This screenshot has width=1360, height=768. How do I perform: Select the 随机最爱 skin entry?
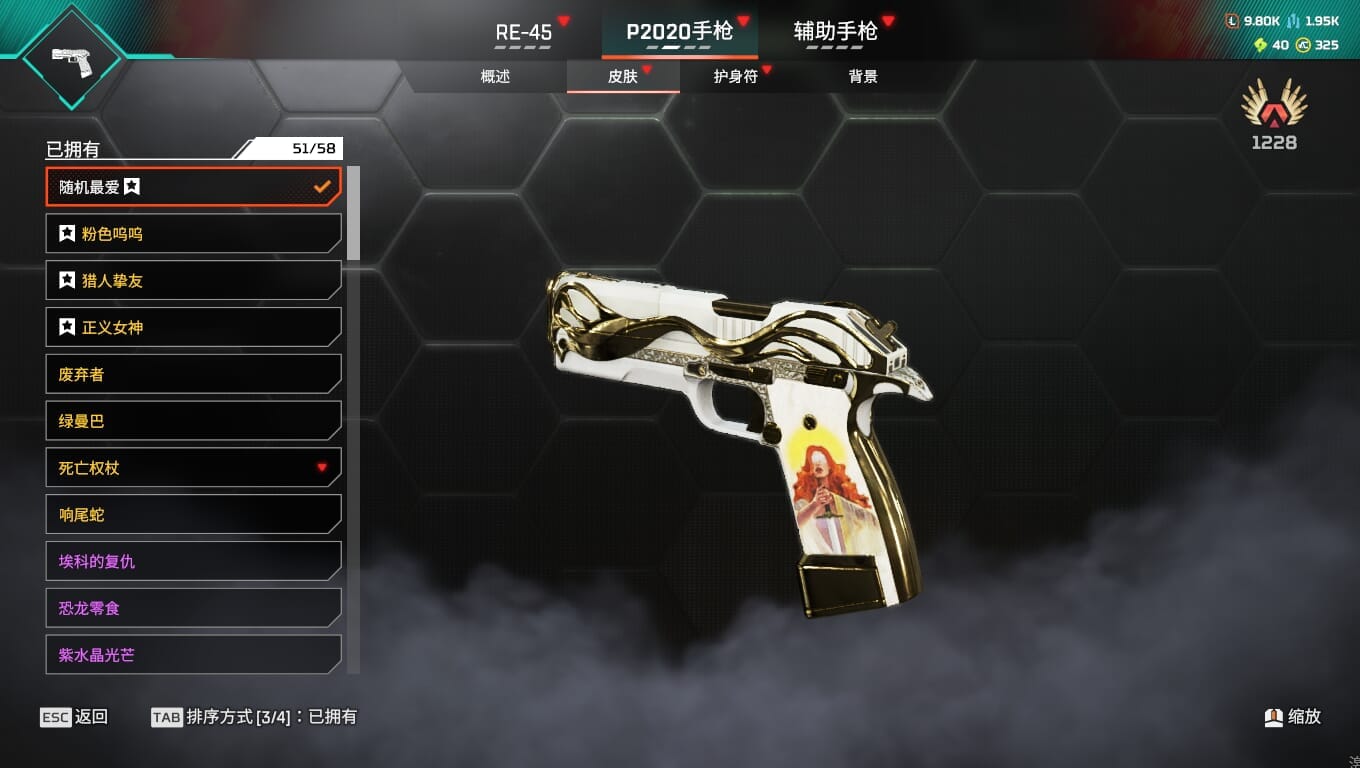pos(193,187)
